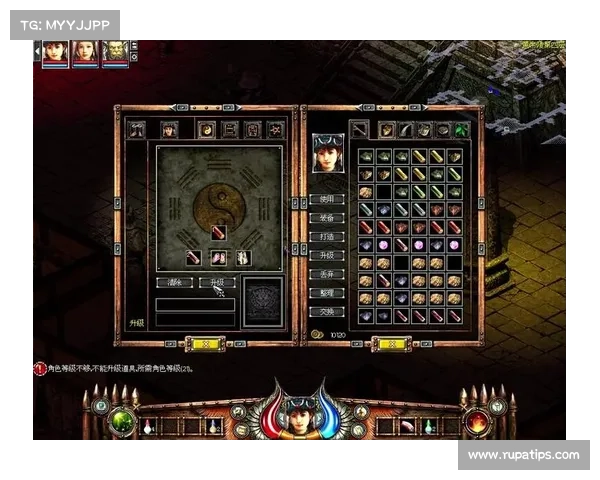Select the green-skinned orc party portrait
This screenshot has width=600, height=480.
pyautogui.click(x=115, y=53)
